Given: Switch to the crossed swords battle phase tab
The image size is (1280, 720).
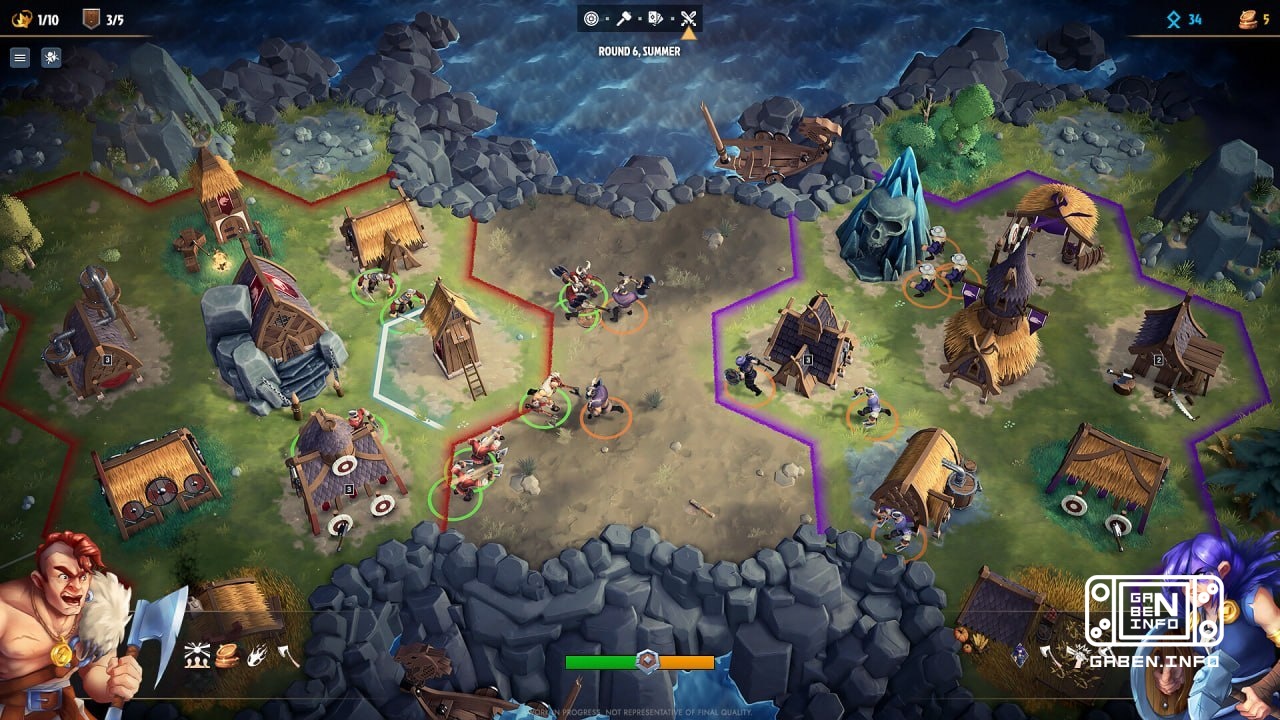Looking at the screenshot, I should (x=688, y=17).
